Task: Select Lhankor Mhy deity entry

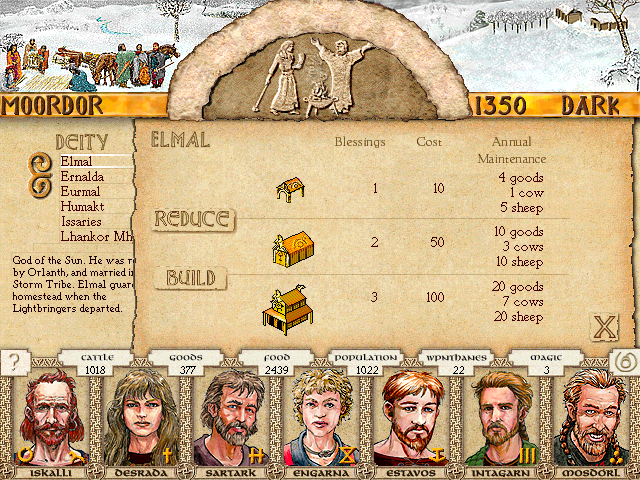Action: click(x=96, y=236)
